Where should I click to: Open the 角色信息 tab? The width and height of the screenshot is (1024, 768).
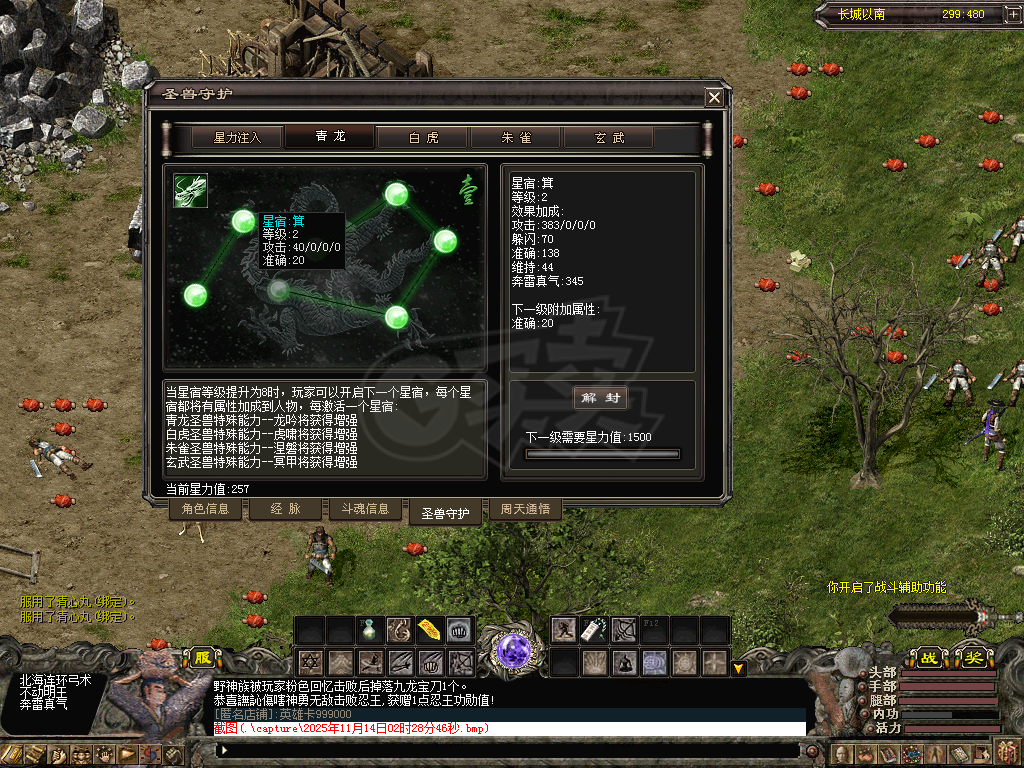pos(205,509)
